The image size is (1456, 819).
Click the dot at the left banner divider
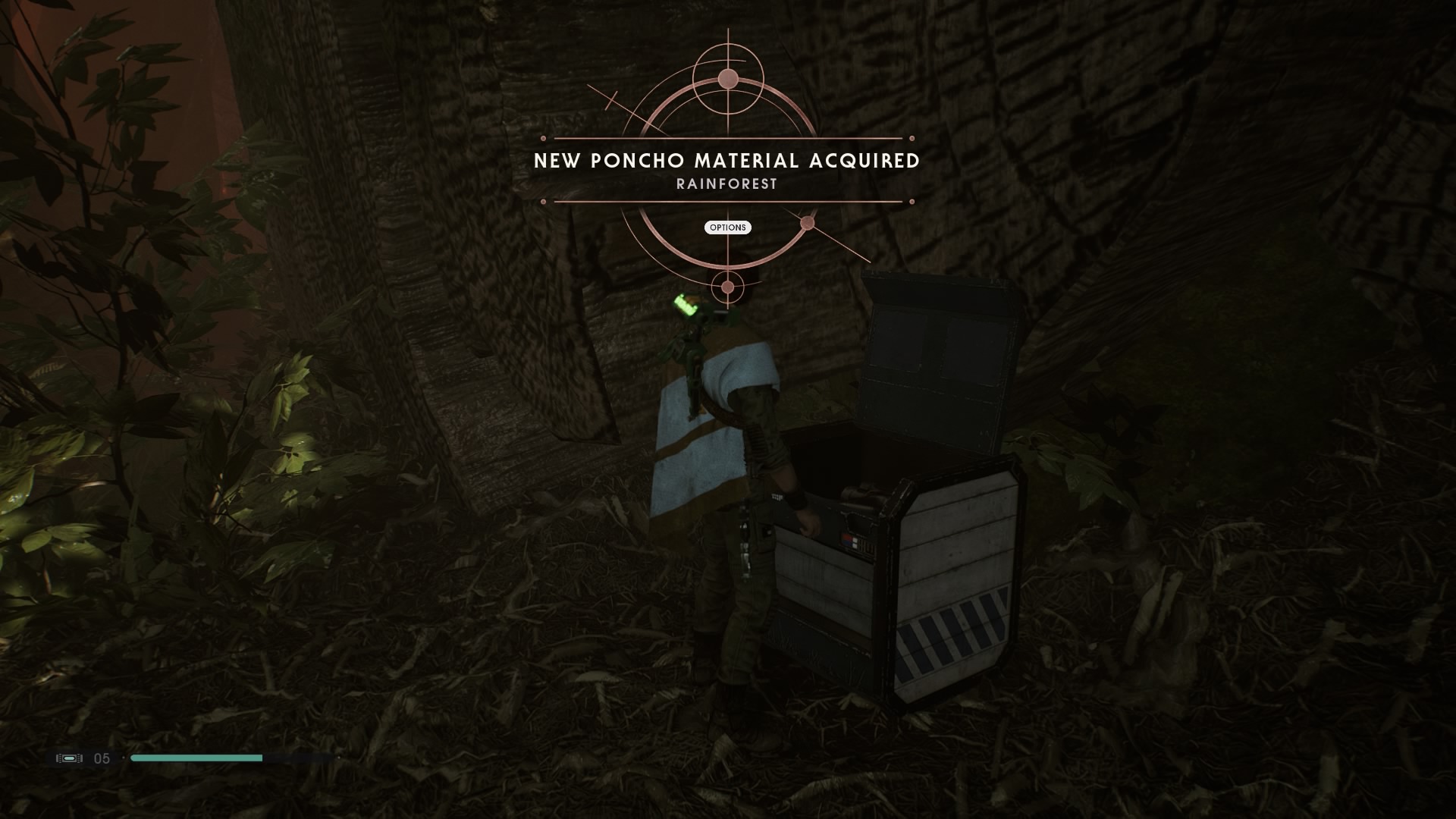coord(543,140)
